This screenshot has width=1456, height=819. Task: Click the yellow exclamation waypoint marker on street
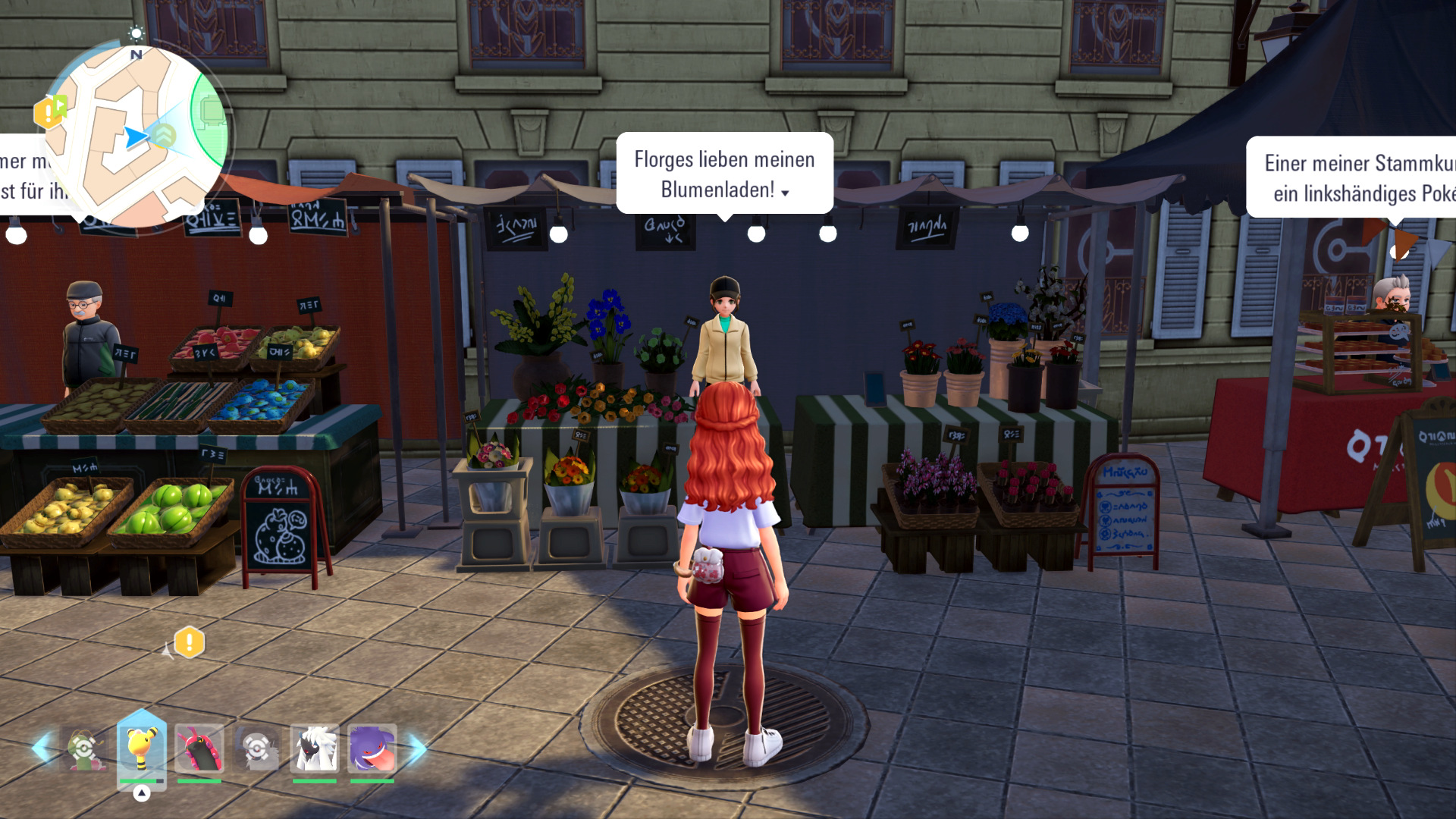point(189,643)
